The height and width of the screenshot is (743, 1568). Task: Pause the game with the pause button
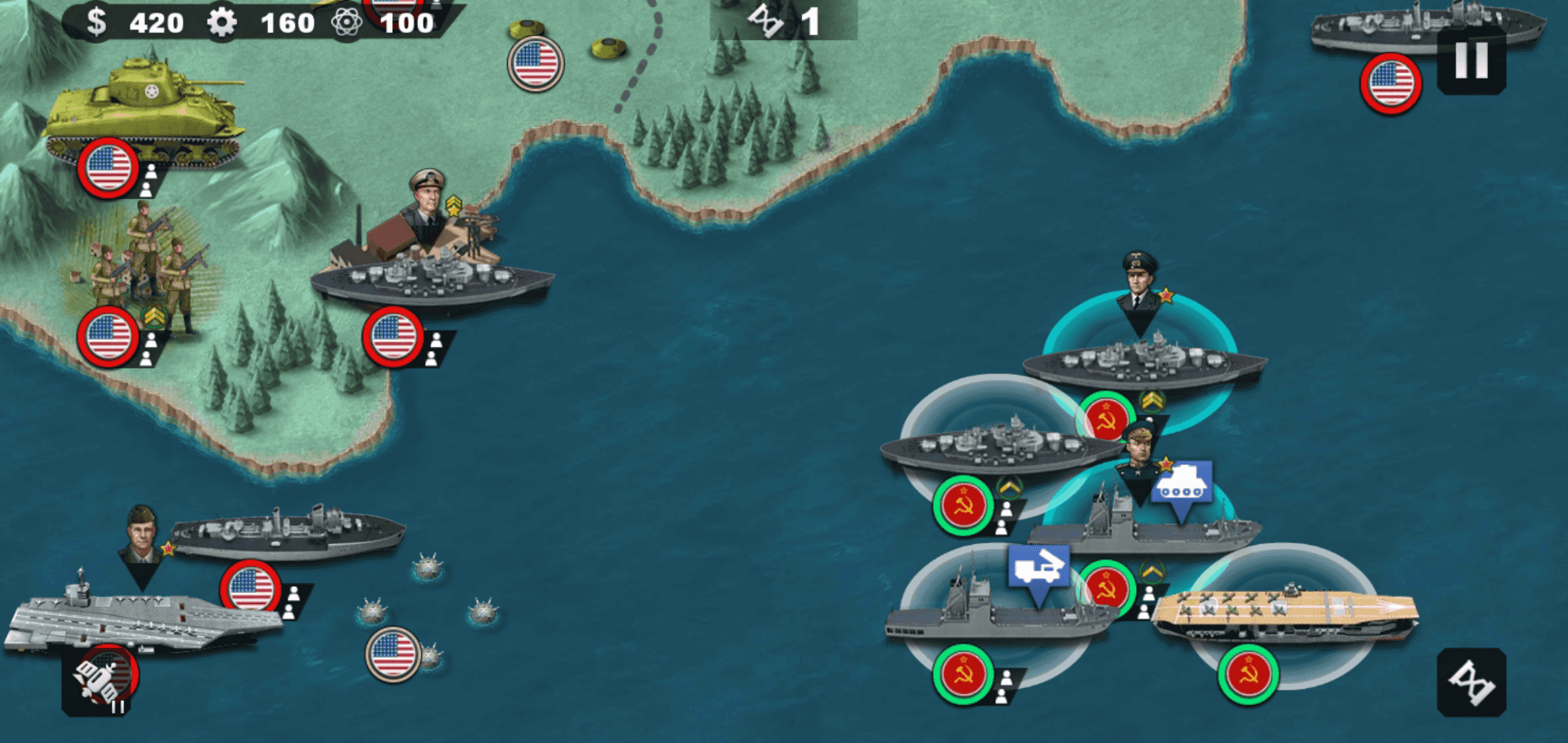pyautogui.click(x=1471, y=61)
